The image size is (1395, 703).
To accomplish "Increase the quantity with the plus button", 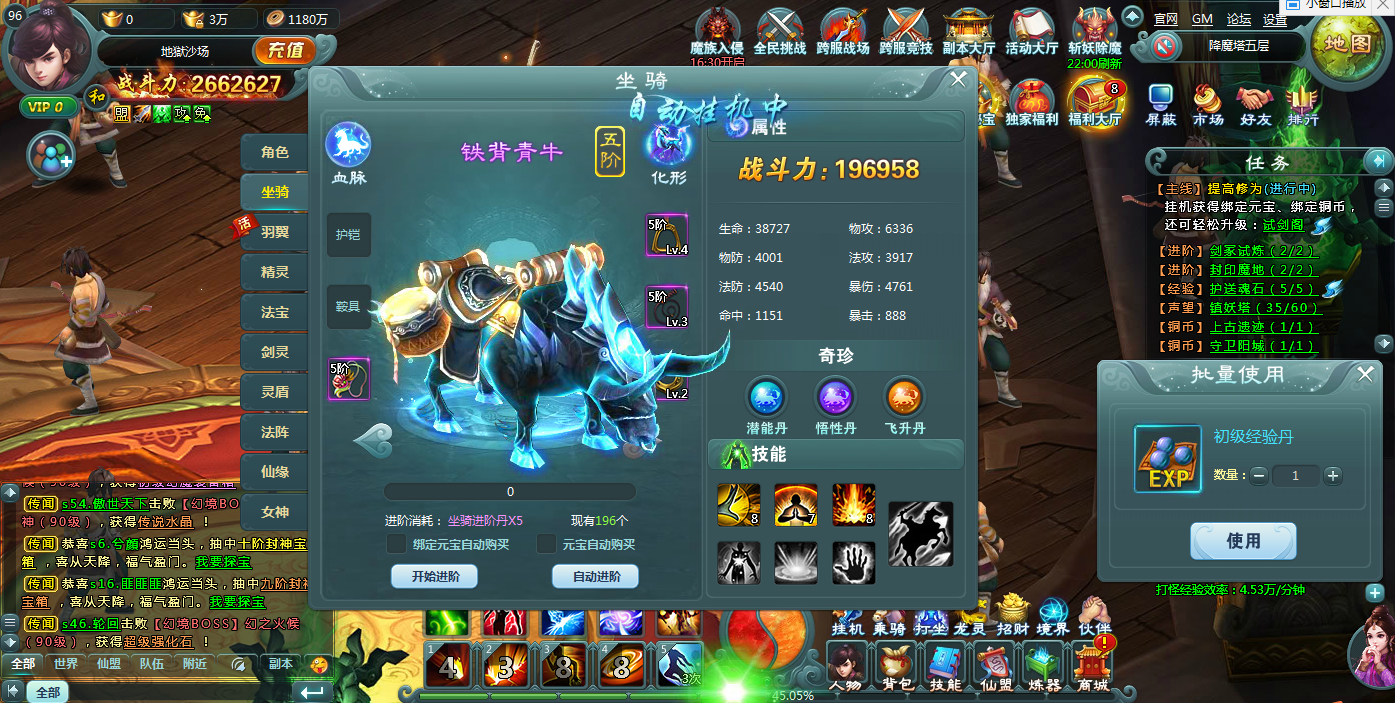I will [1332, 476].
